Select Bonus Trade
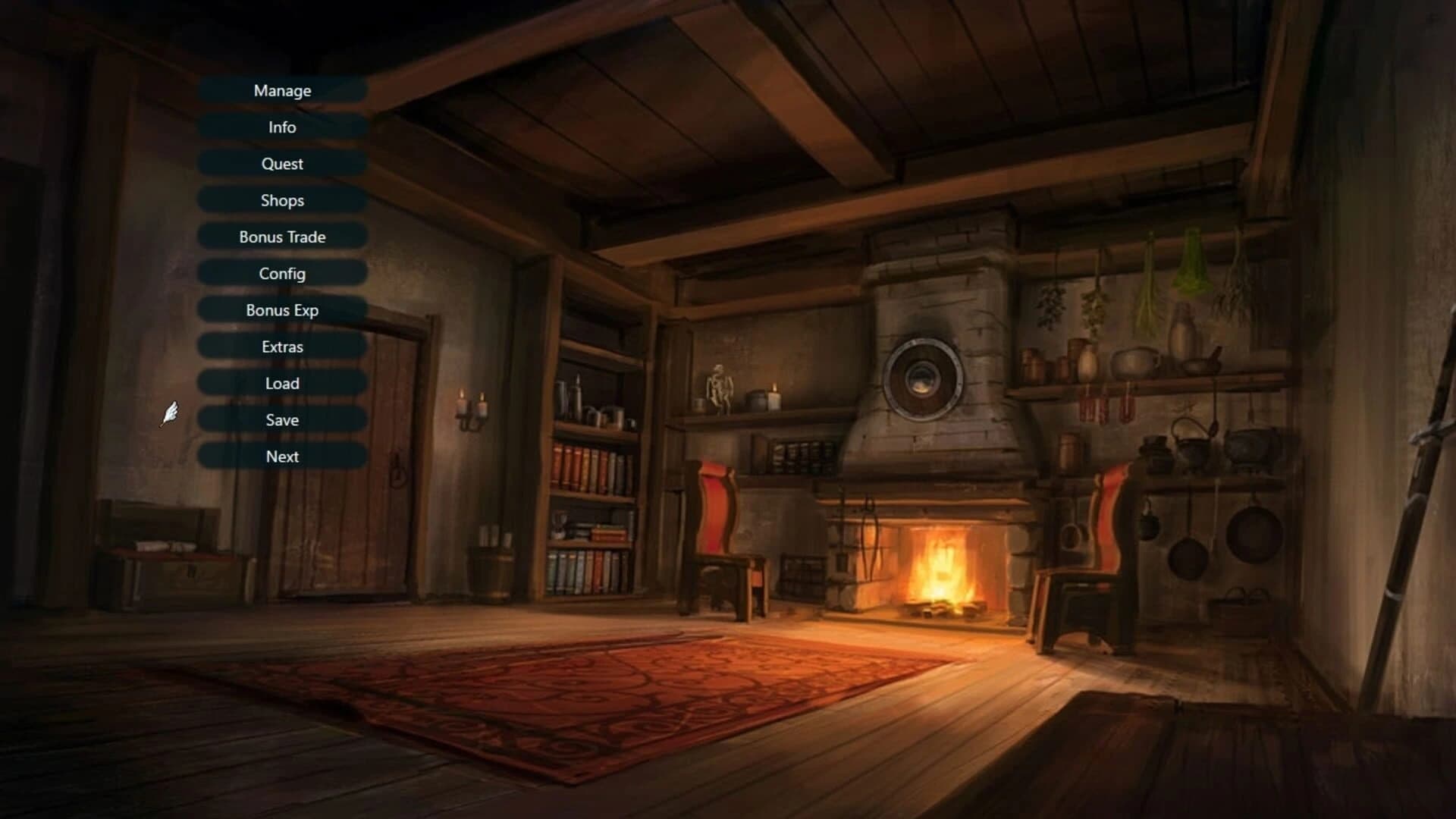The image size is (1456, 819). tap(281, 237)
